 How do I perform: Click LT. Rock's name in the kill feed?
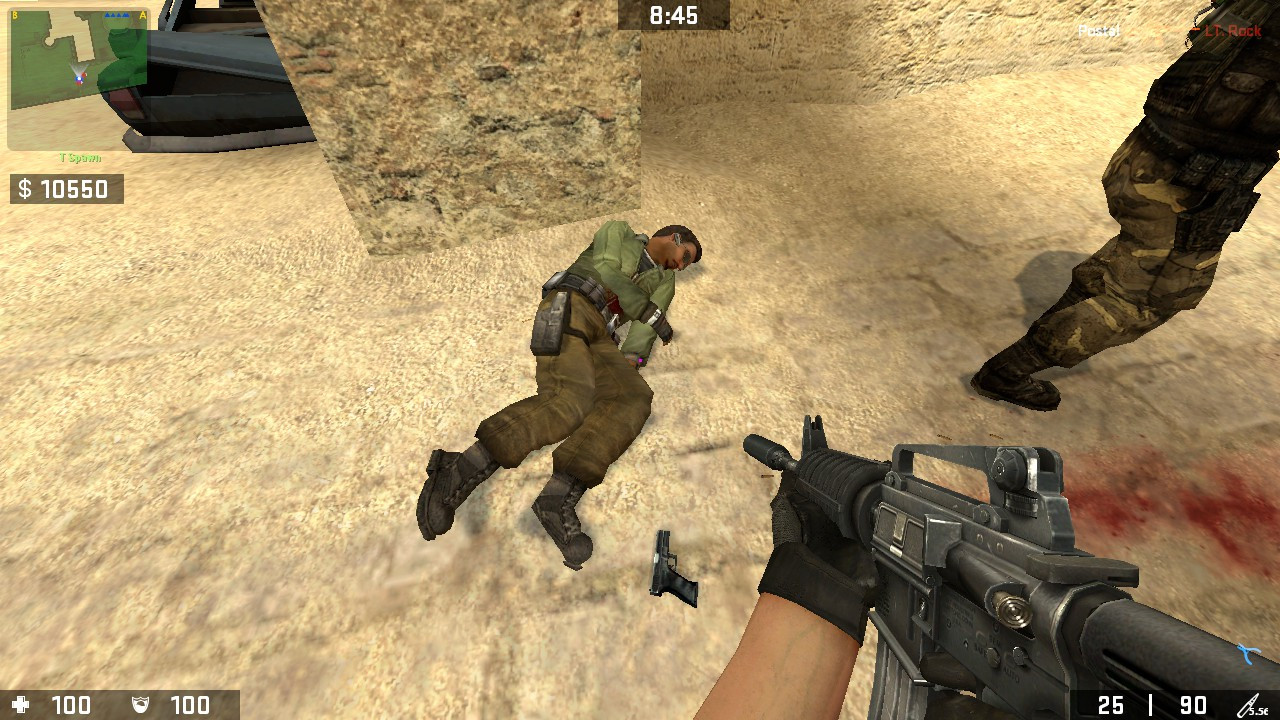(1233, 30)
